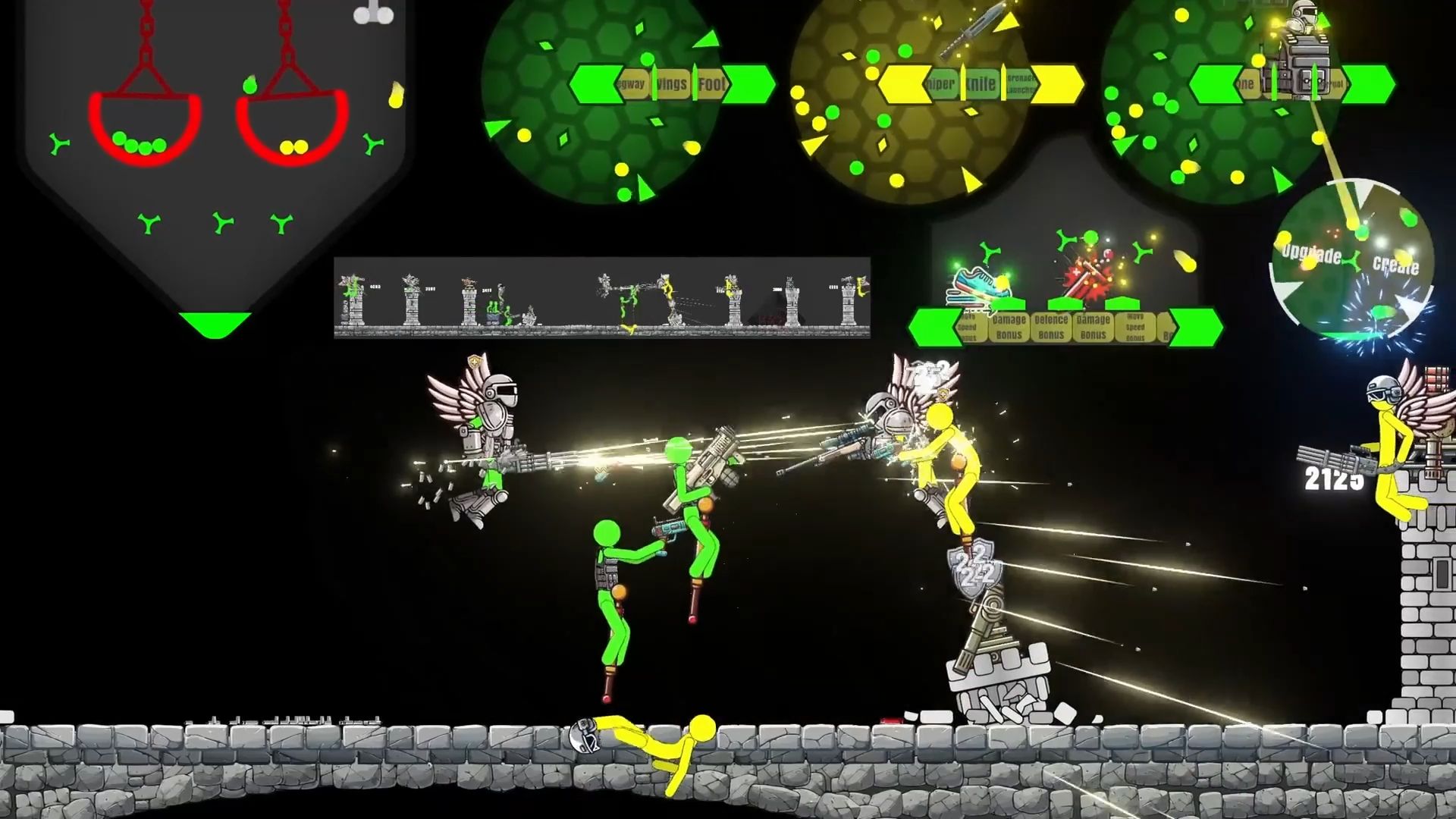Choose Create on the spinning wheel

1395,265
